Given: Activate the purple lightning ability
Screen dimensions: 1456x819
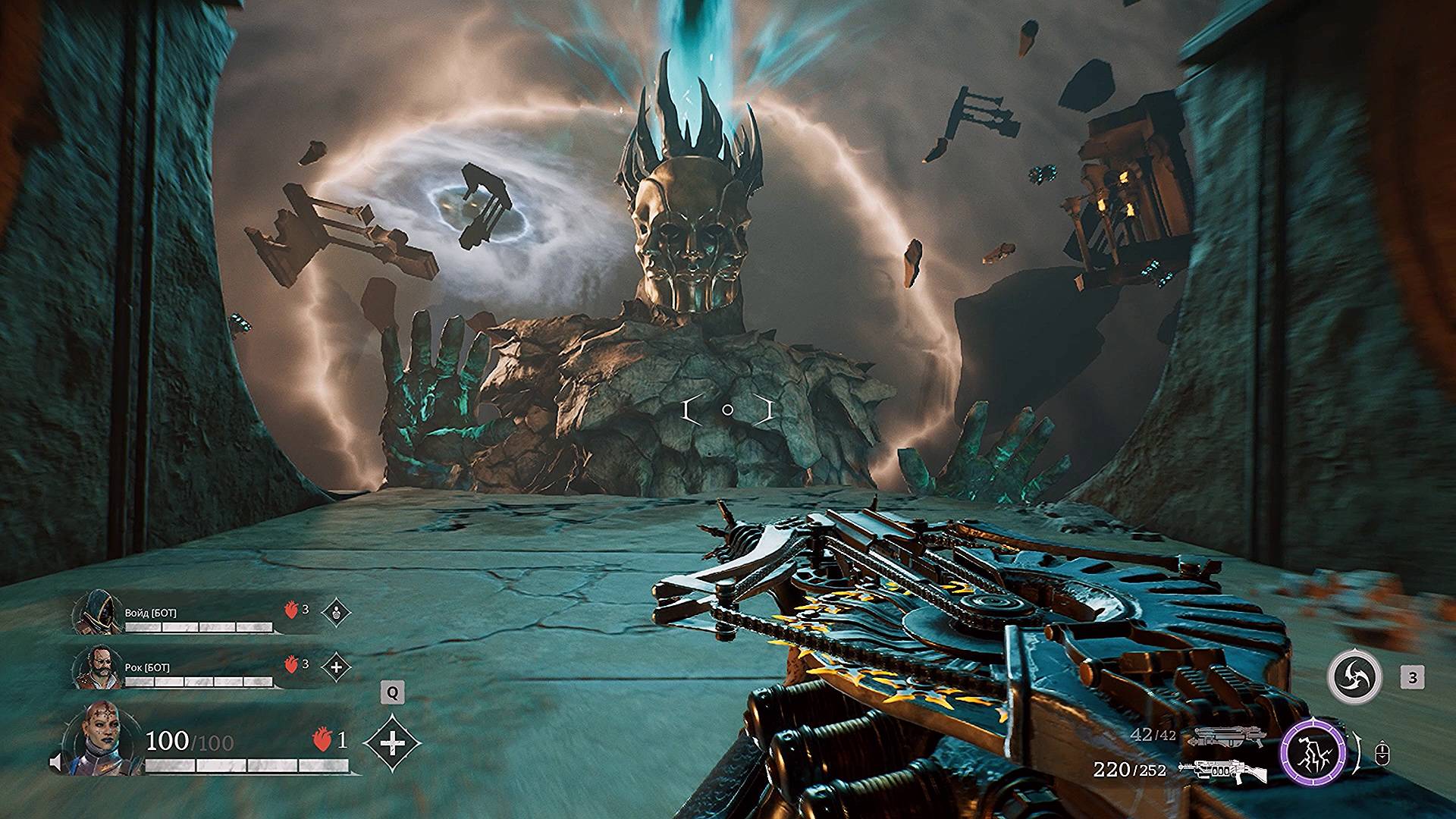Looking at the screenshot, I should (1313, 754).
